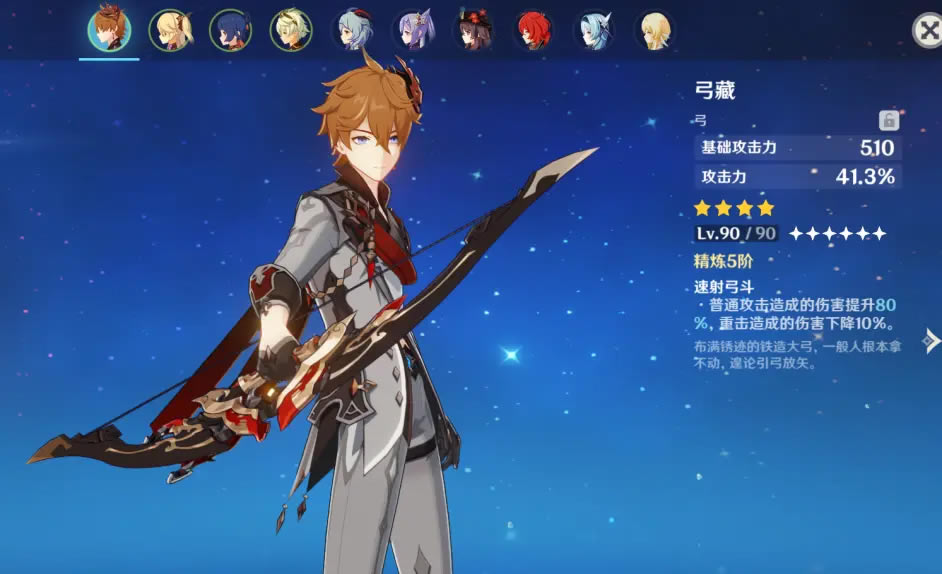The width and height of the screenshot is (942, 574).
Task: Toggle the weapon lock icon
Action: coord(888,121)
